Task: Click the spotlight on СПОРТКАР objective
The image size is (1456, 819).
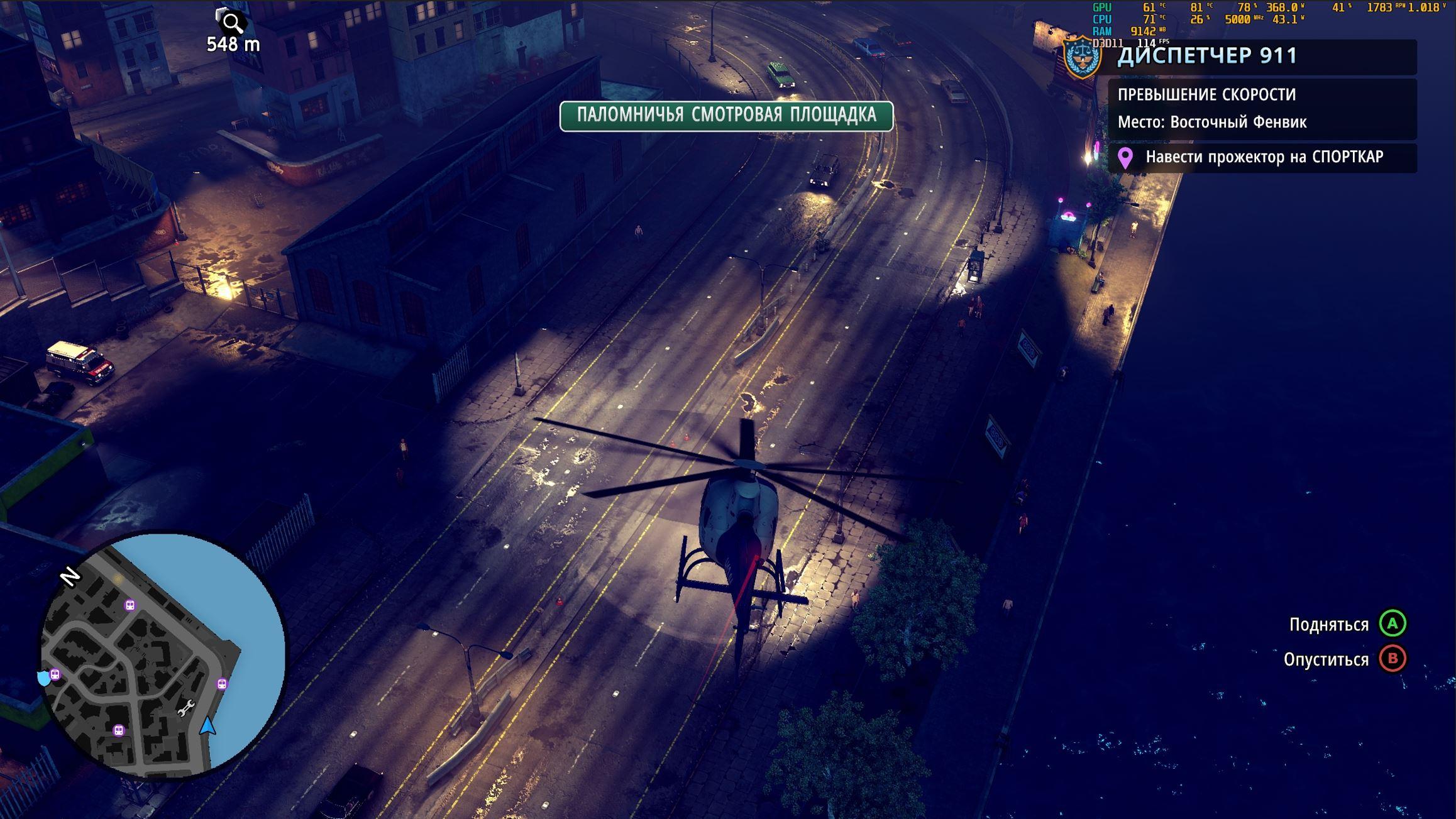Action: (1262, 157)
